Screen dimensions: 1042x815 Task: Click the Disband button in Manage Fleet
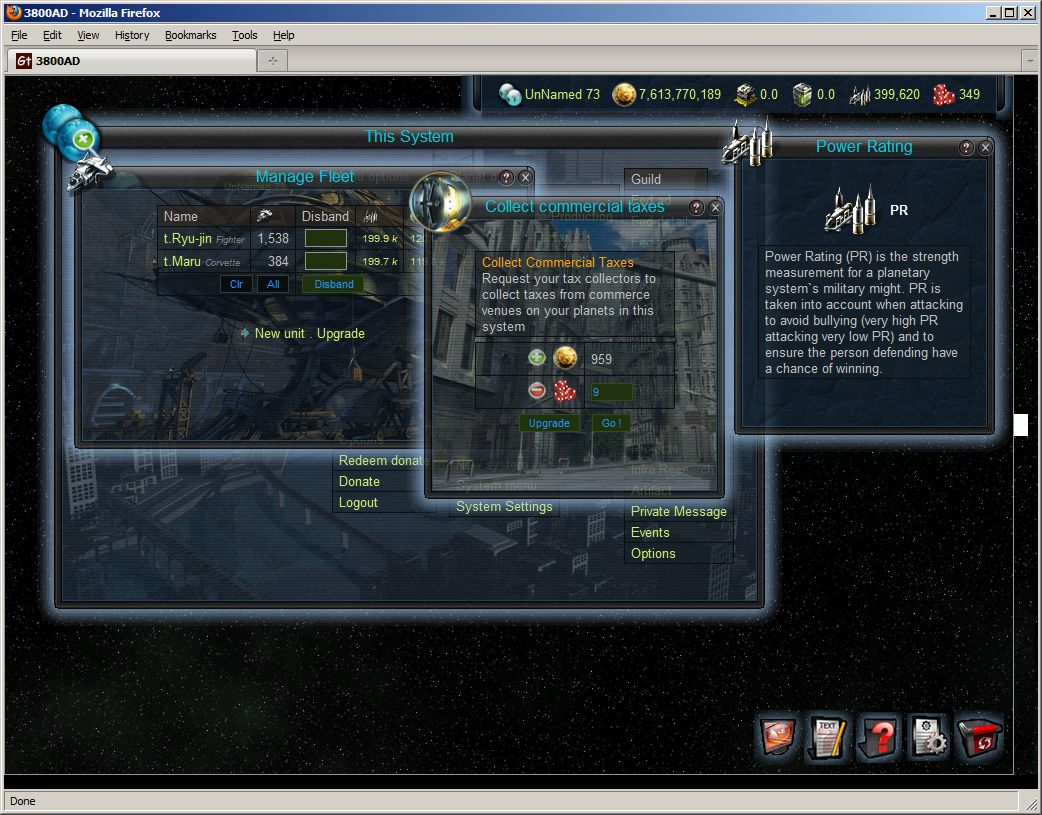click(x=334, y=284)
